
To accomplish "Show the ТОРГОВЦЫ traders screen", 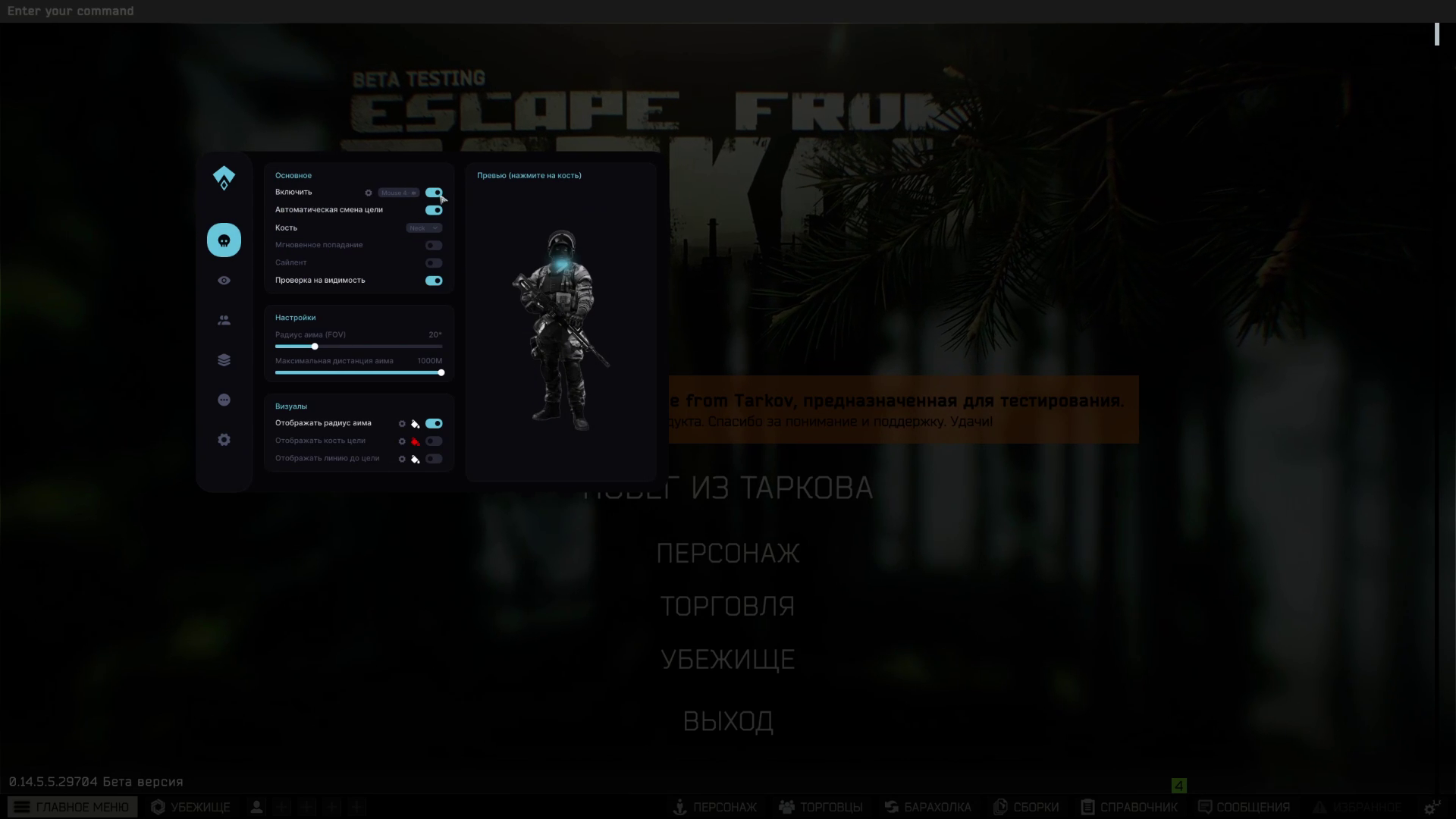I will (821, 807).
